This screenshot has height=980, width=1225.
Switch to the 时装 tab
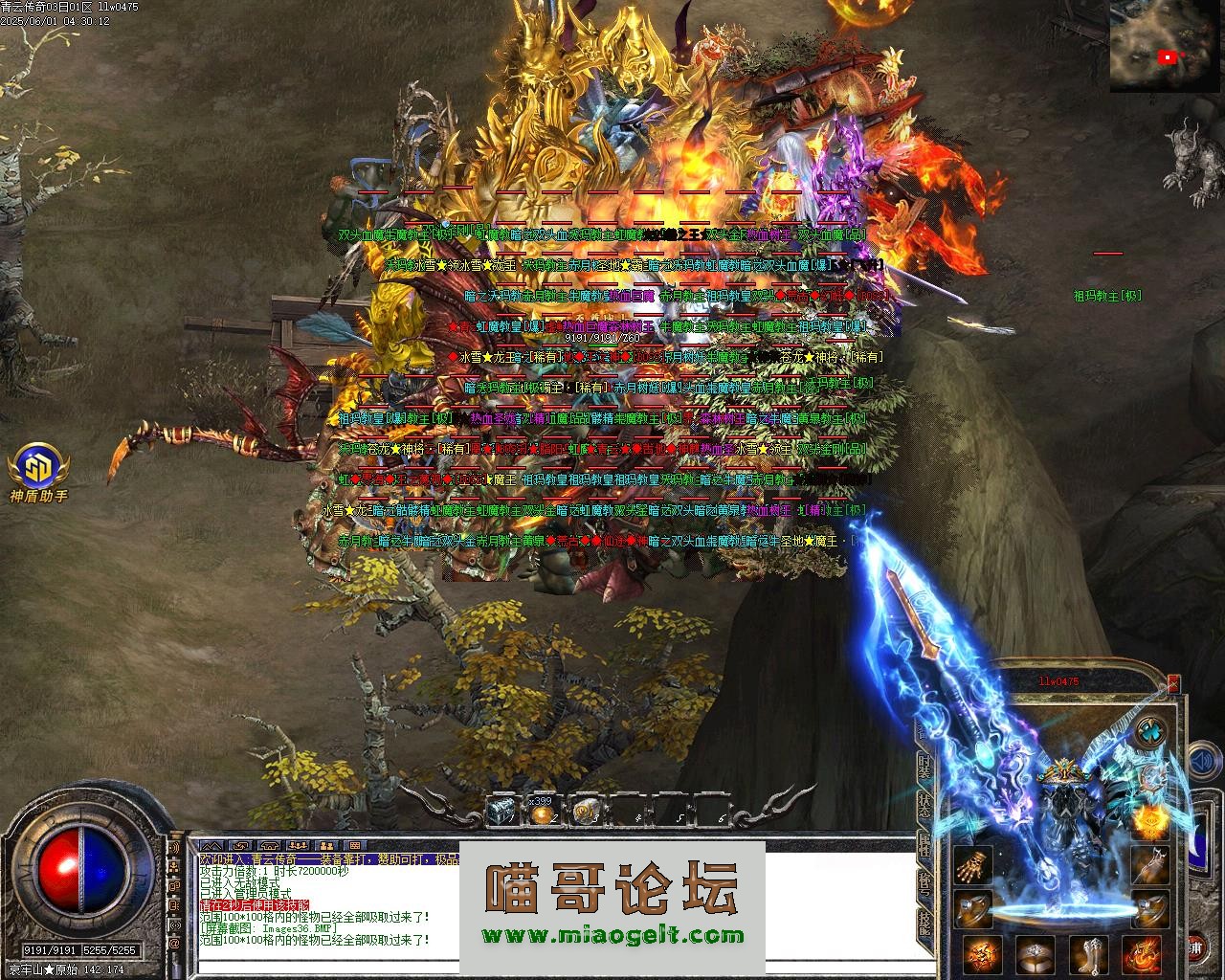(924, 765)
